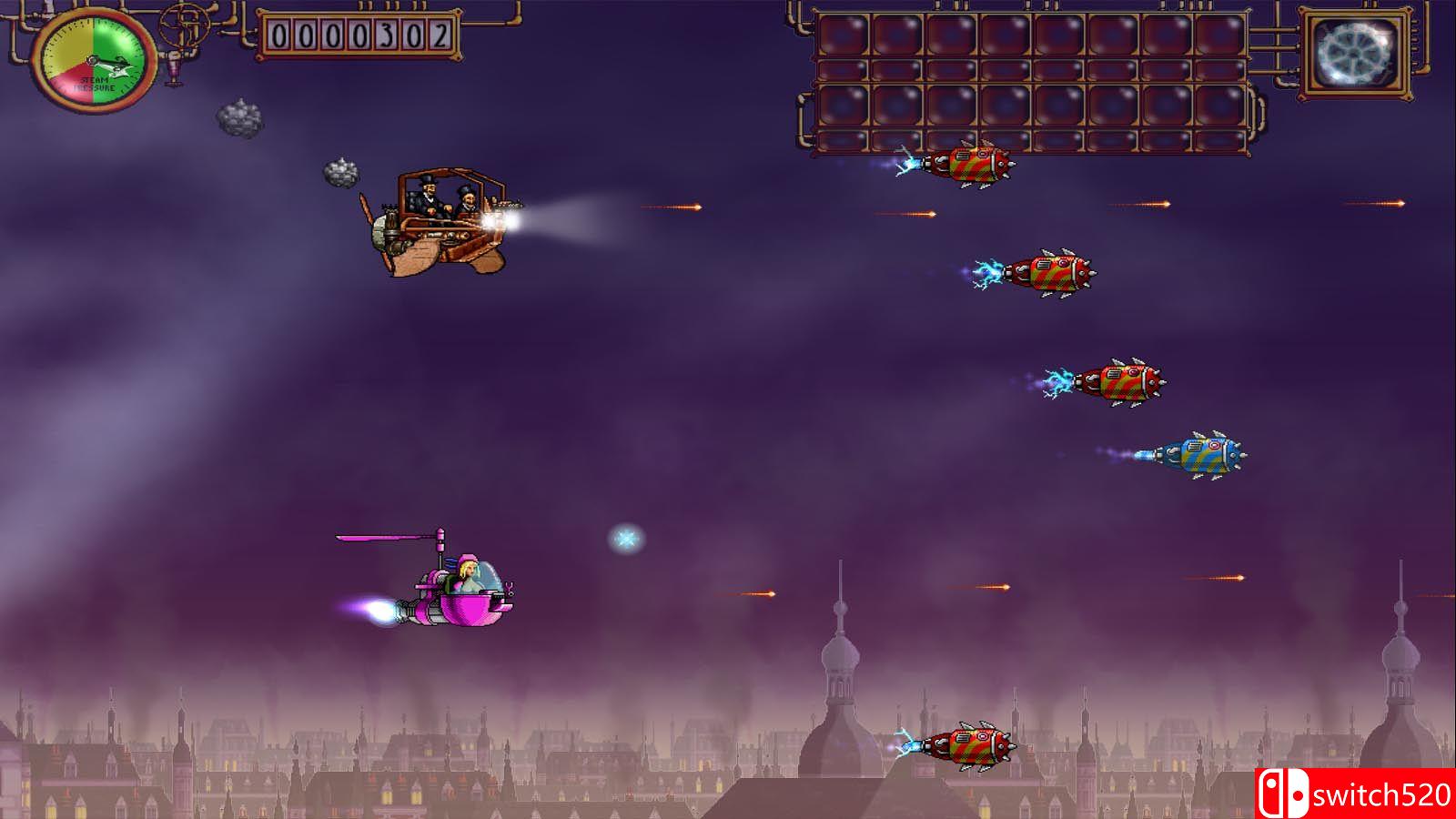Viewport: 1456px width, 819px height.
Task: Click the snowflake power-up pickup
Action: point(624,539)
